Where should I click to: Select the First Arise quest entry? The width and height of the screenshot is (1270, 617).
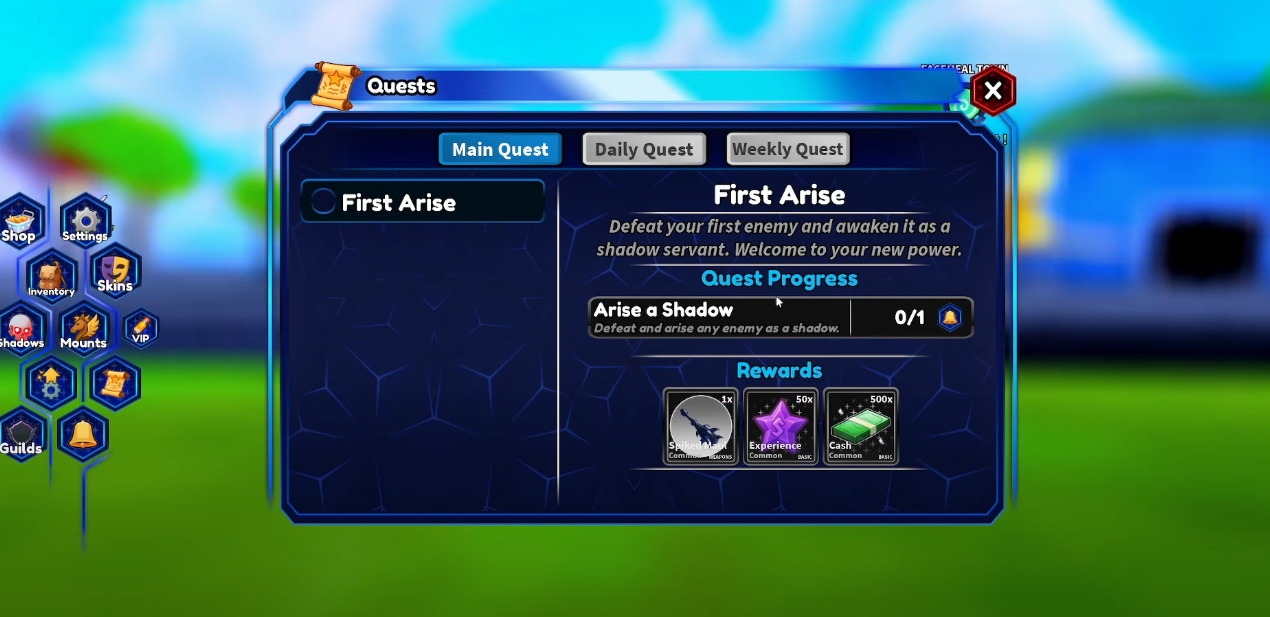pos(423,202)
